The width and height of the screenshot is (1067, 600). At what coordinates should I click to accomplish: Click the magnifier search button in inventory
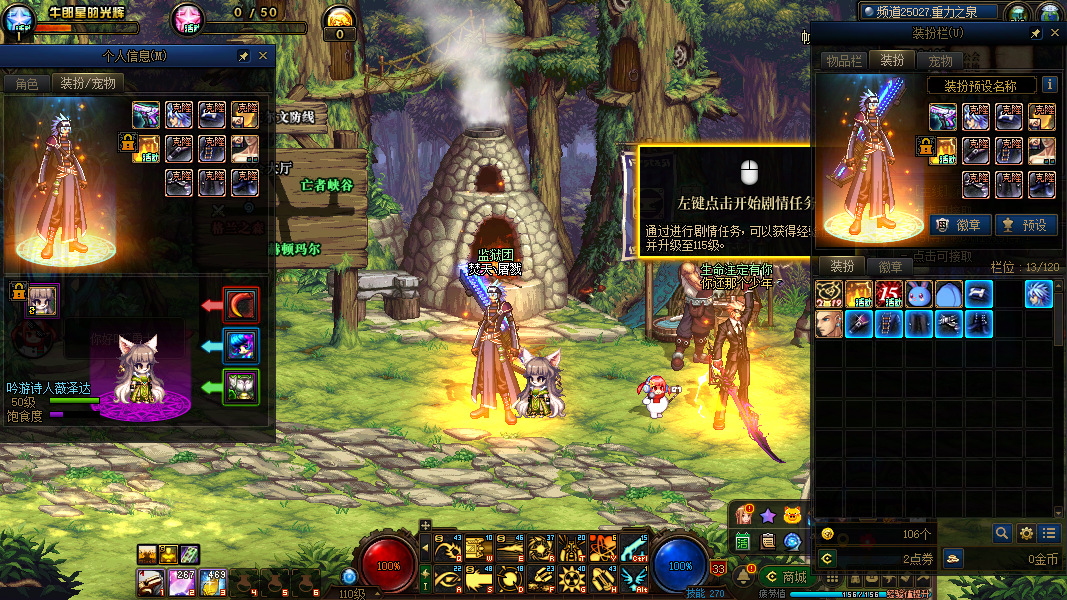(1002, 534)
